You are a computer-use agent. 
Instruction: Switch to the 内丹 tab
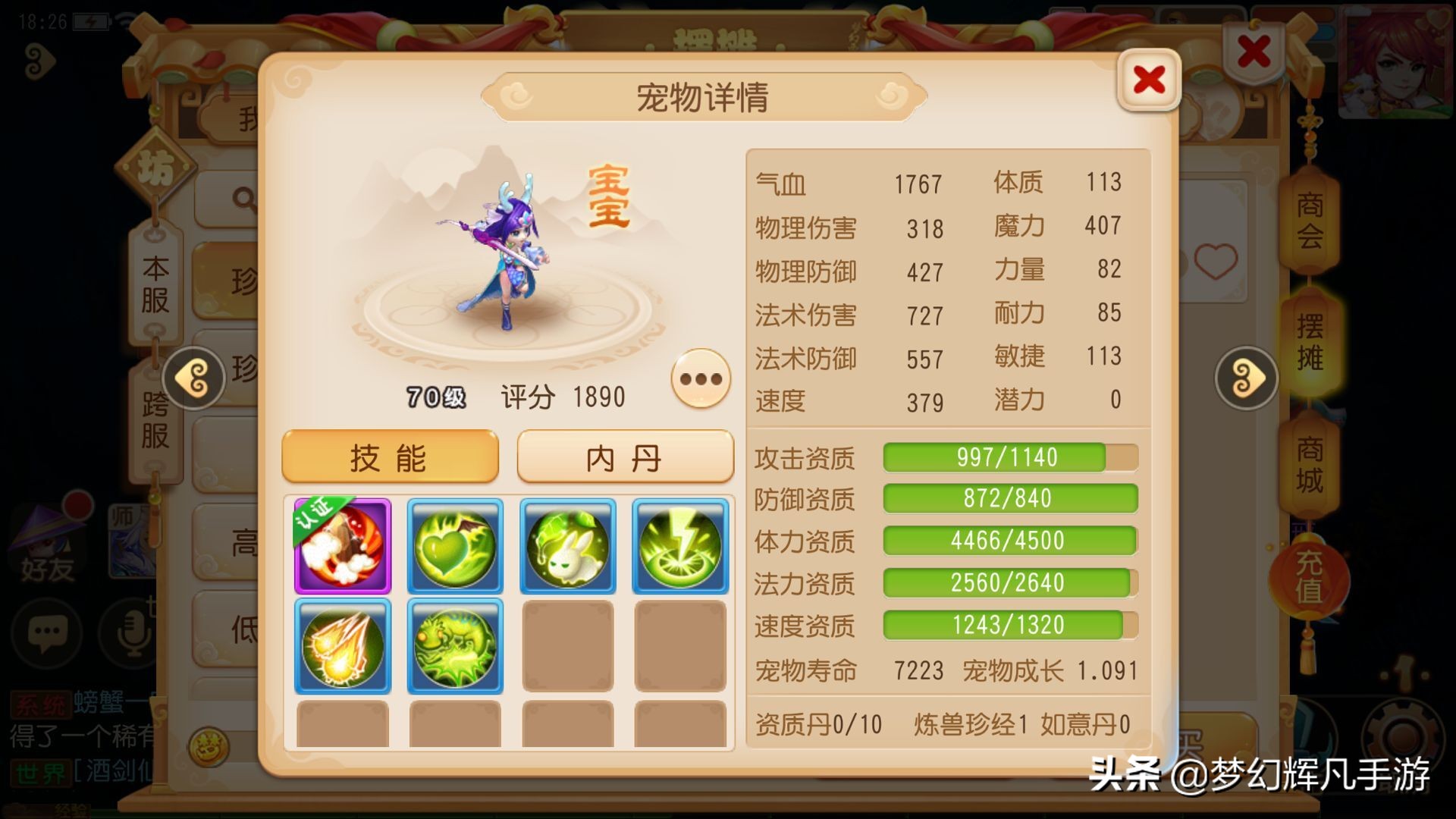623,456
